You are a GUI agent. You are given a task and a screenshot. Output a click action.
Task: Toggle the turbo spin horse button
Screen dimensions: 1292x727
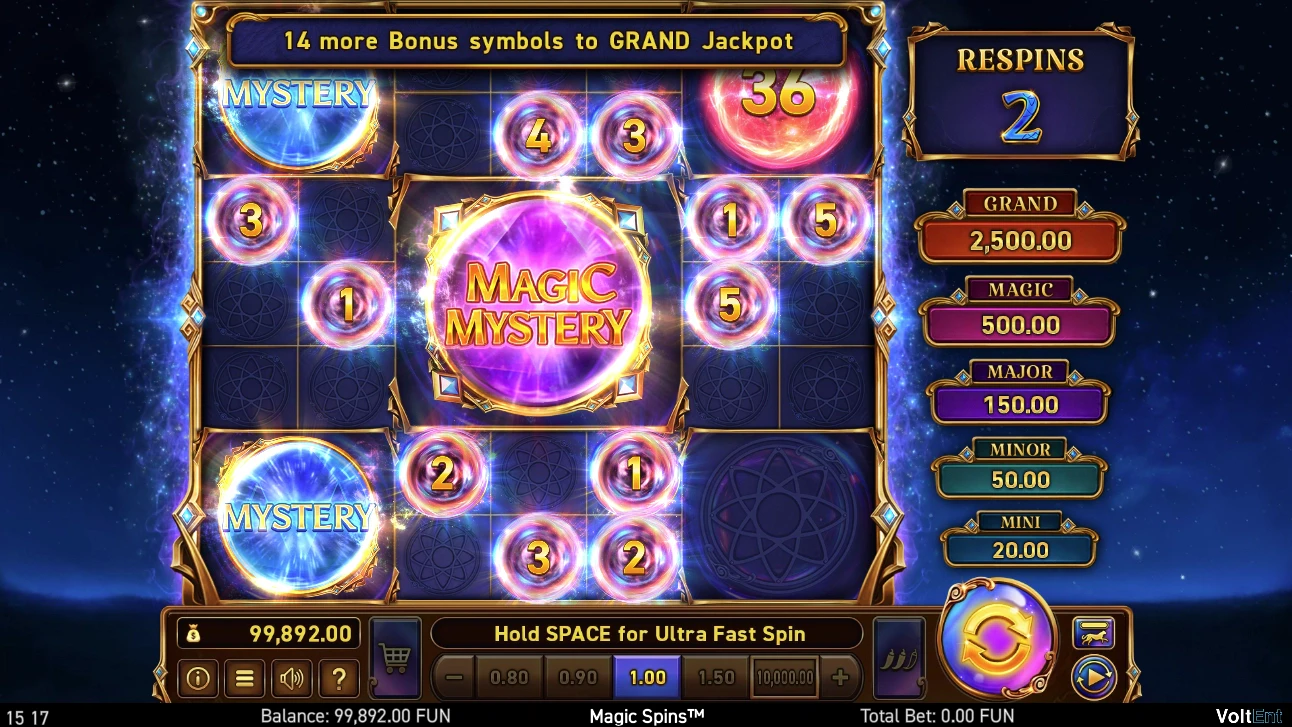1093,632
